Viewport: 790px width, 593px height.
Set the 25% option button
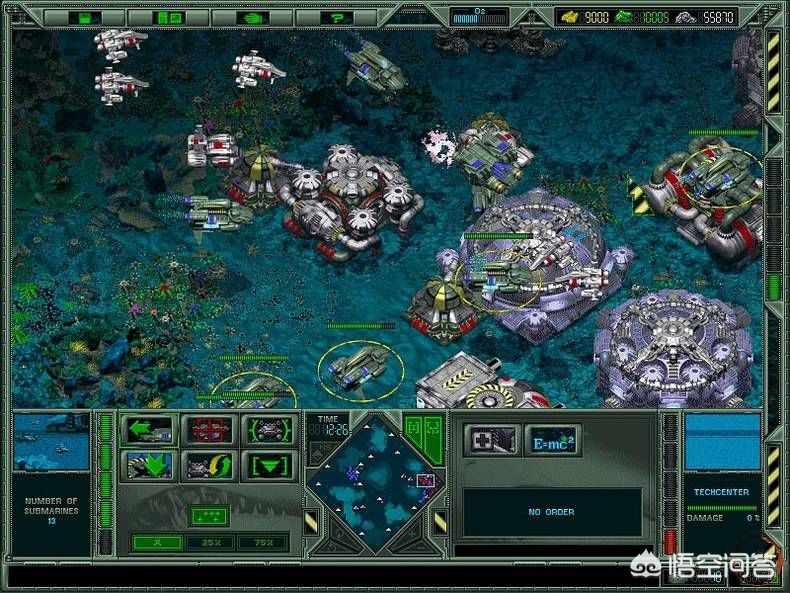211,542
